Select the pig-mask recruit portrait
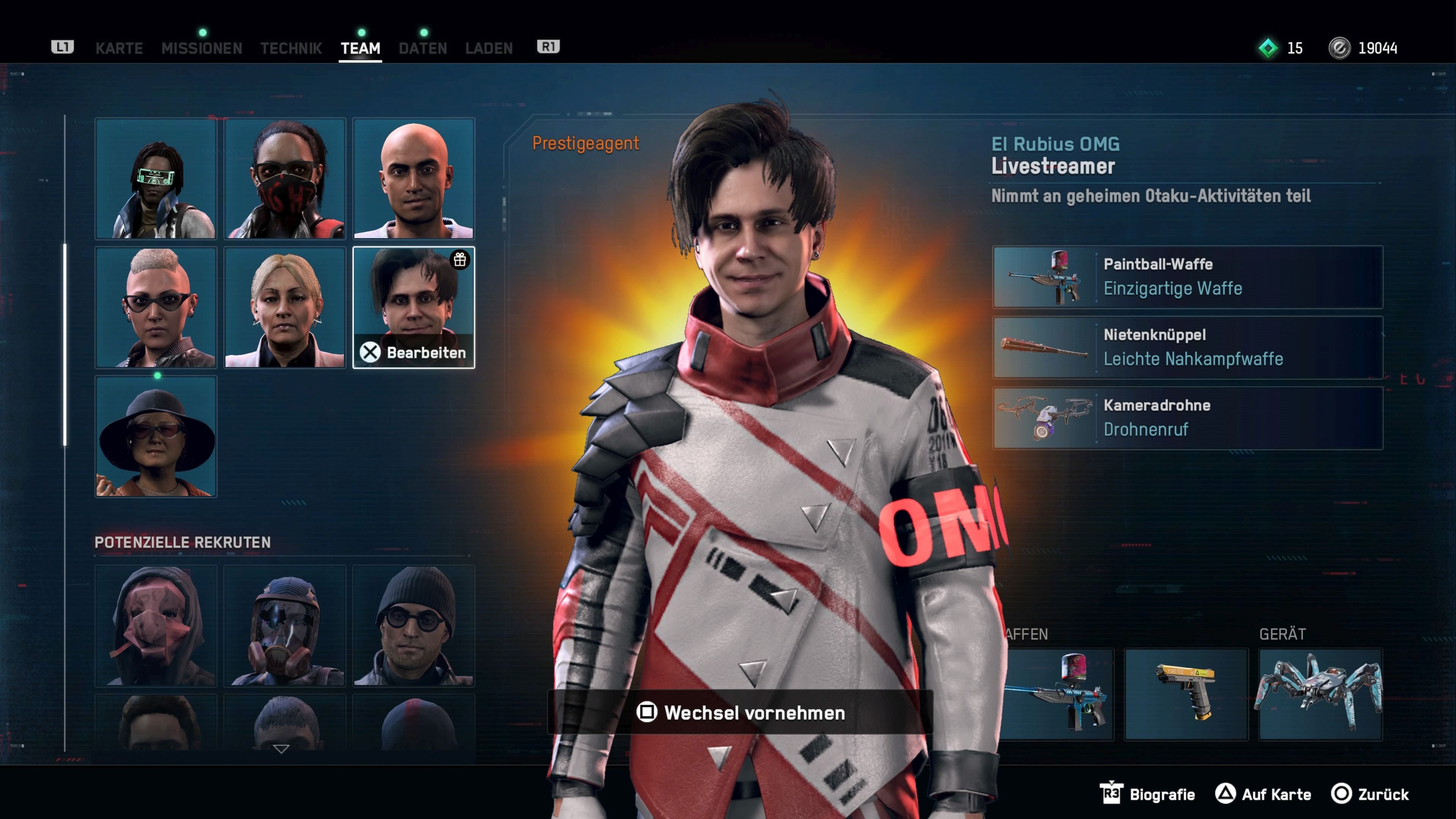 155,628
